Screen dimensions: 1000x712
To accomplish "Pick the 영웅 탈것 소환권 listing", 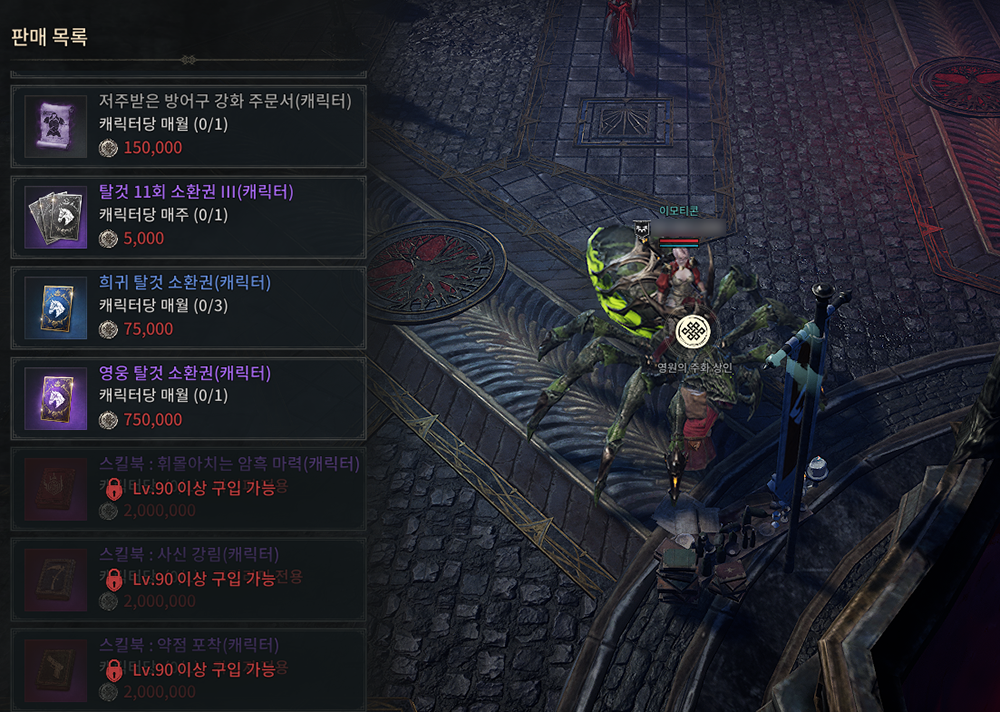I will tap(189, 398).
